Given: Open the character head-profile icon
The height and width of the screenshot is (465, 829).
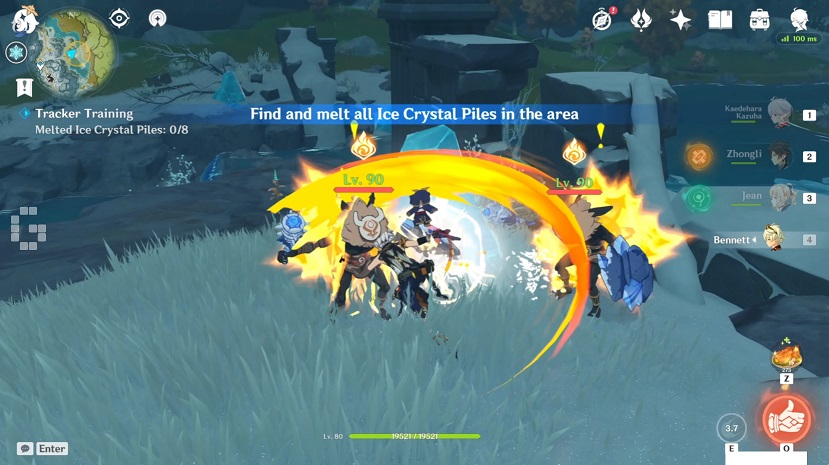Looking at the screenshot, I should tap(799, 19).
